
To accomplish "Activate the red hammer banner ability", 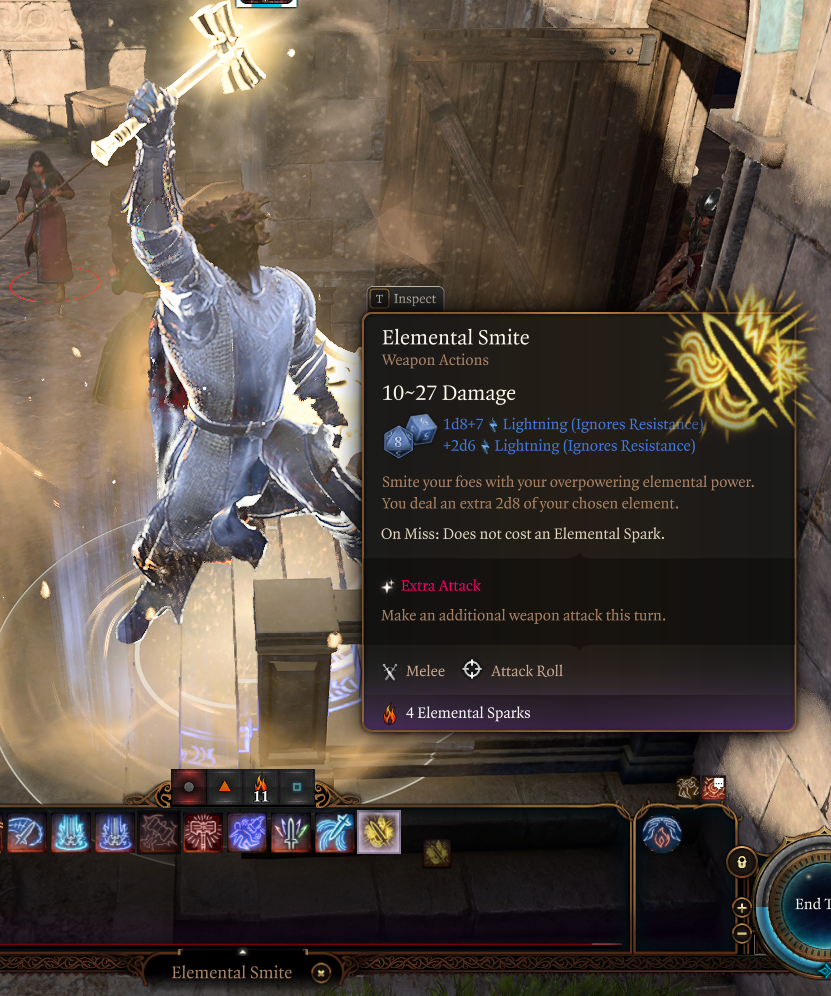I will [203, 832].
